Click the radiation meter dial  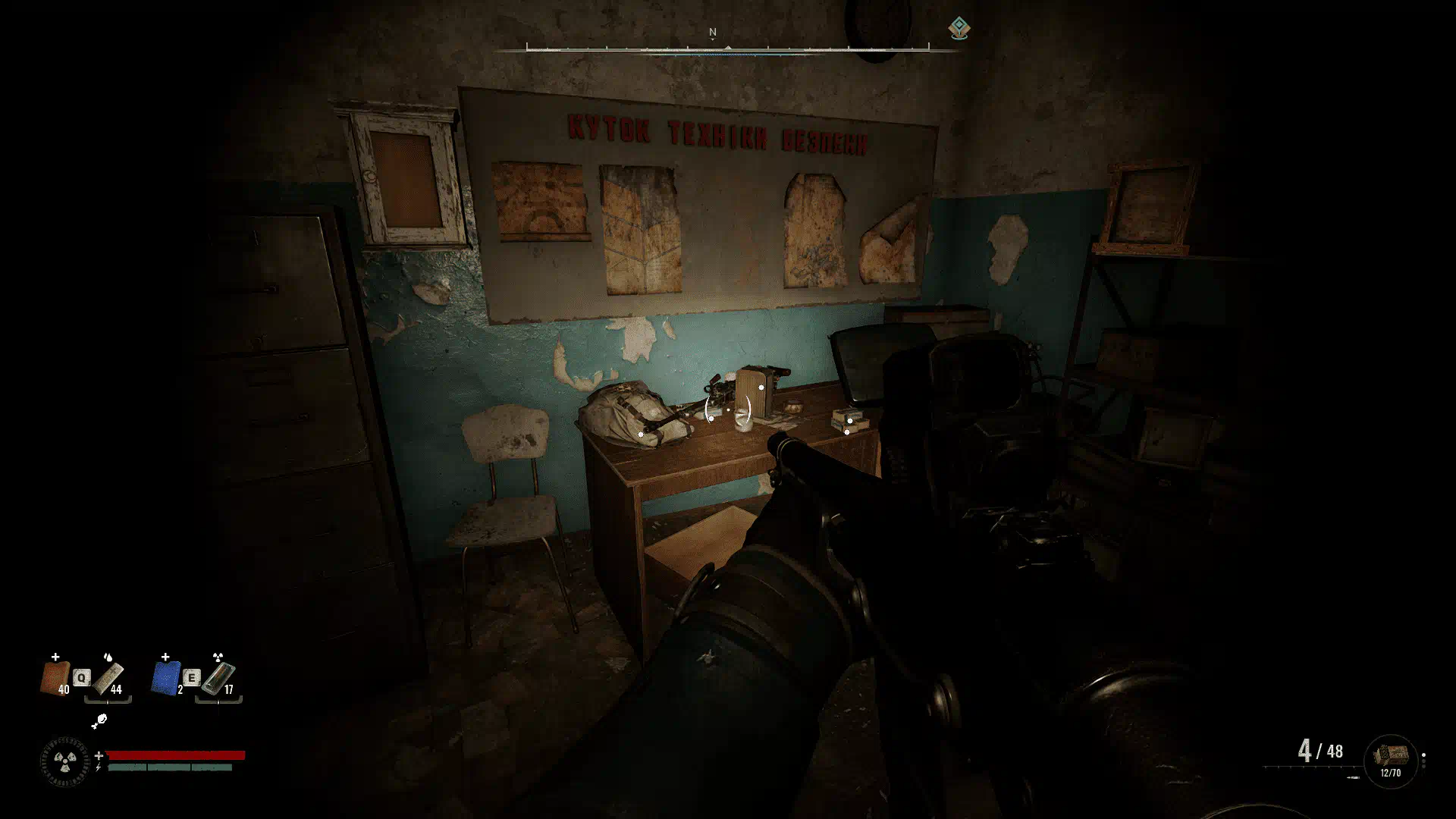coord(64,761)
